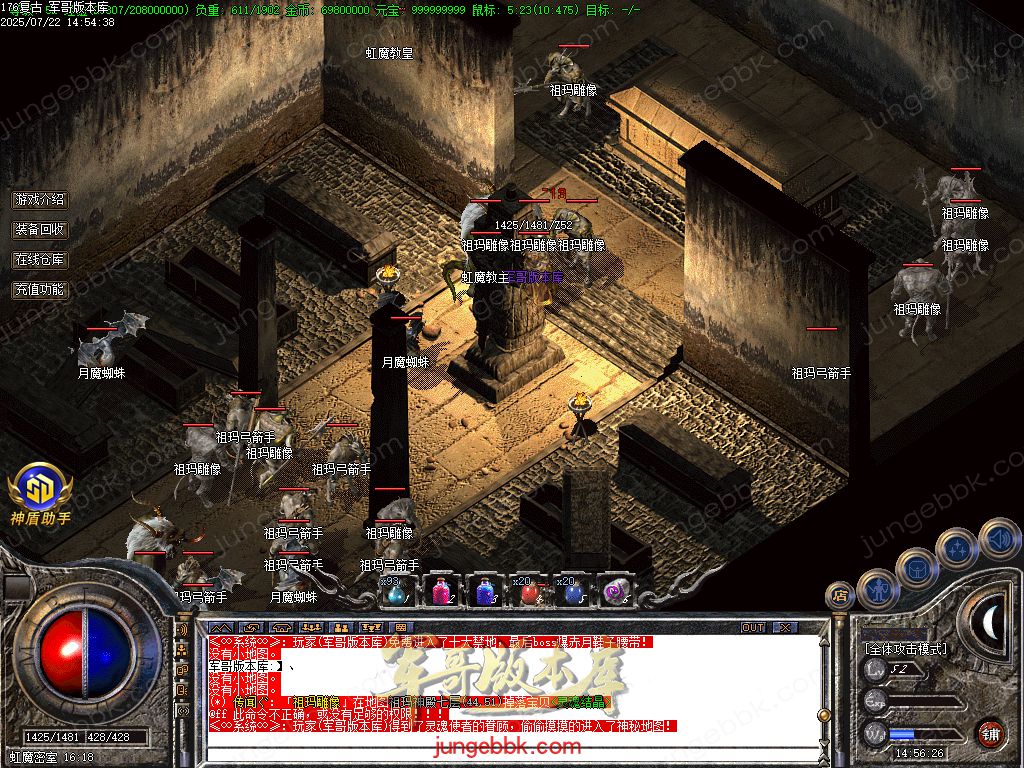Screen dimensions: 1024x768
Task: Click the OUT button above the chat
Action: tap(753, 627)
